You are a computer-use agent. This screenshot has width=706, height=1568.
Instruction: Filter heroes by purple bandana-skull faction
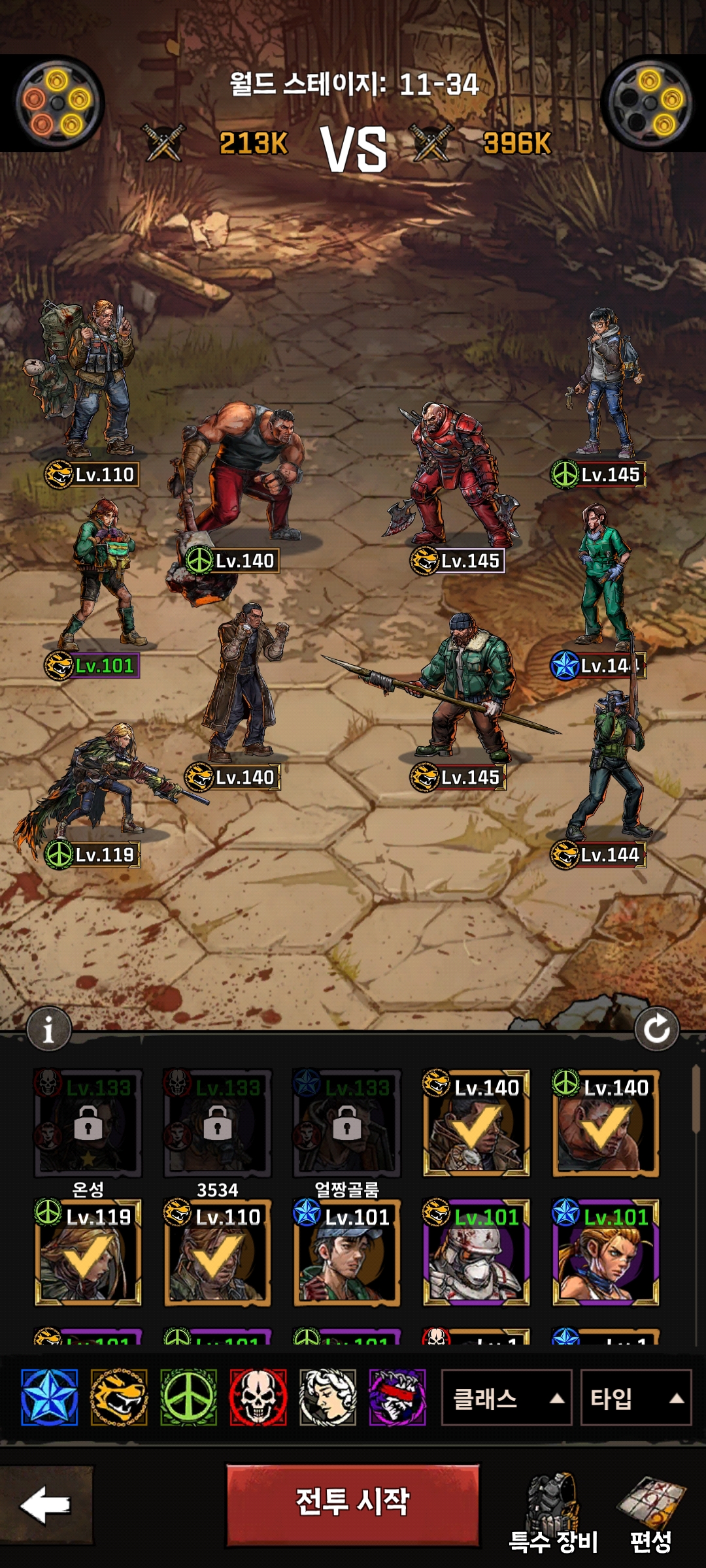coord(397,1397)
